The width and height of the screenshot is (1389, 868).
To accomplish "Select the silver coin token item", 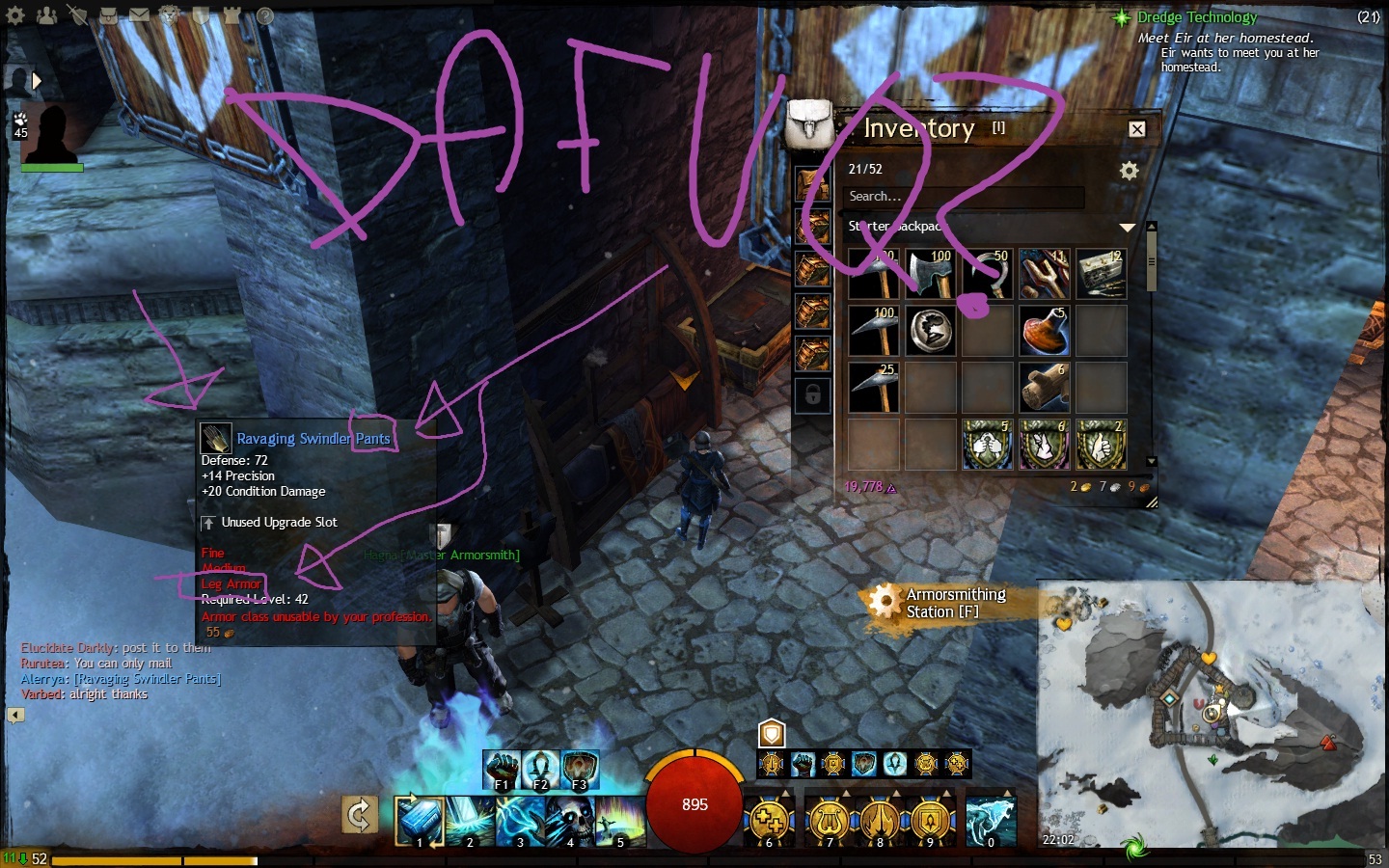I will 930,331.
